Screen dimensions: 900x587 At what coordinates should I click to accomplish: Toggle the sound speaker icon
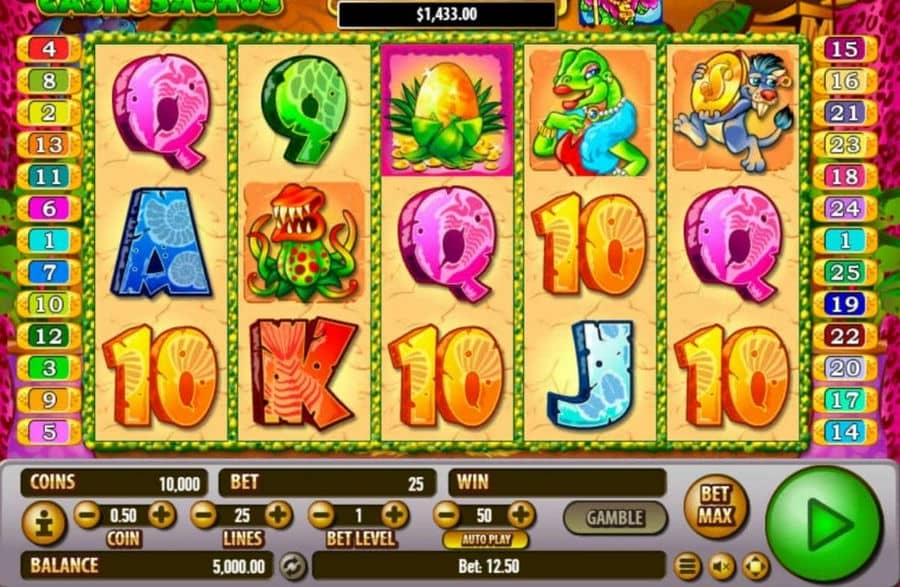click(x=720, y=567)
